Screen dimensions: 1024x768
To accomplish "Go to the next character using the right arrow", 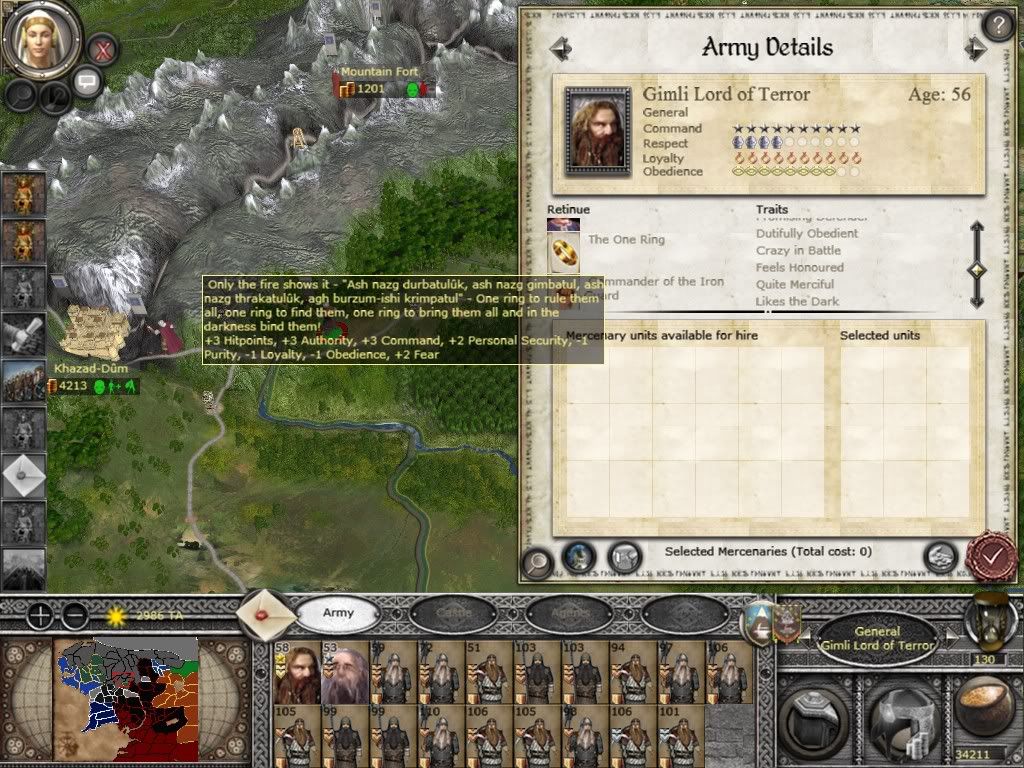I will (x=975, y=48).
